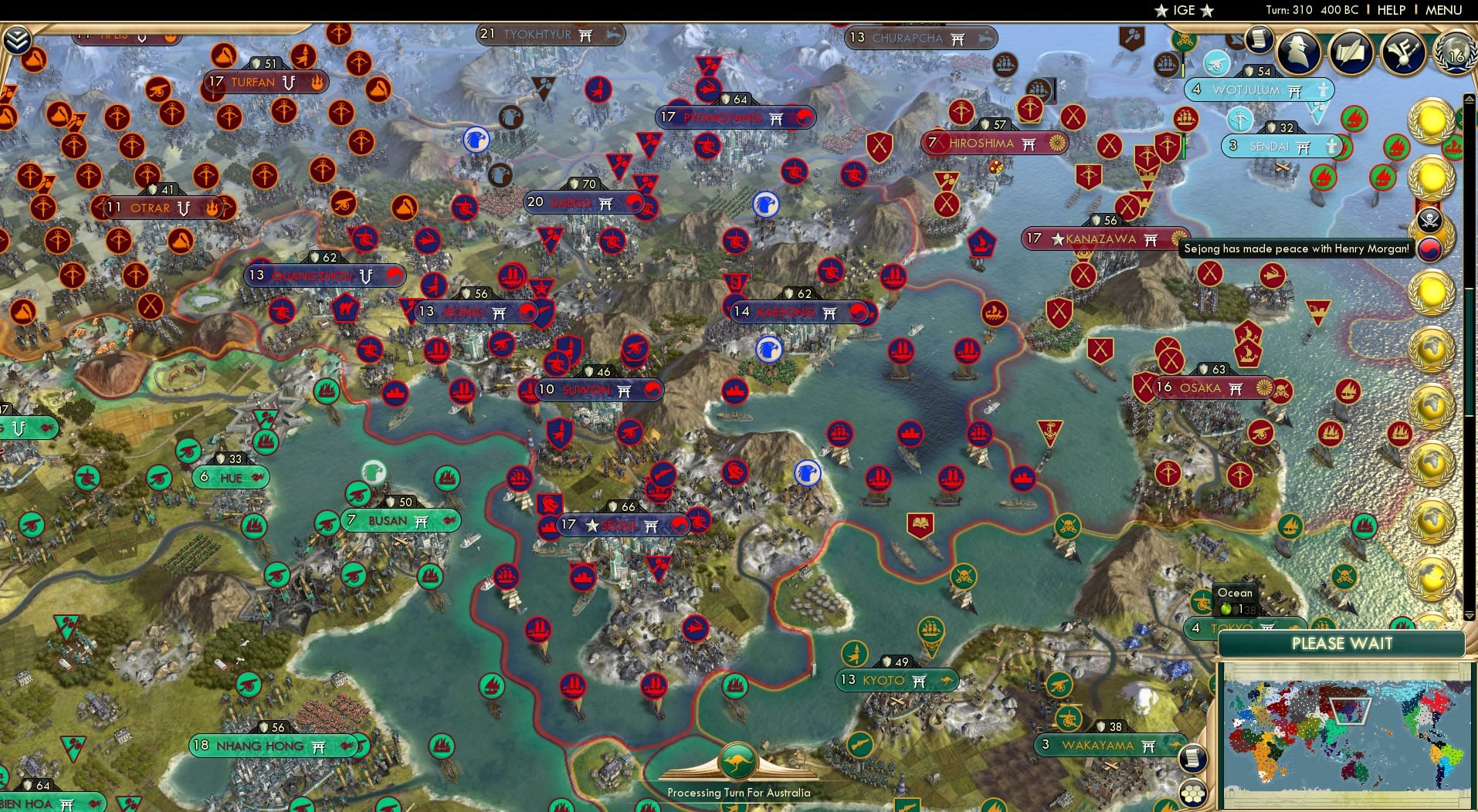Viewport: 1478px width, 812px height.
Task: Open the World Congress globe showing 16 delegates
Action: (1456, 54)
